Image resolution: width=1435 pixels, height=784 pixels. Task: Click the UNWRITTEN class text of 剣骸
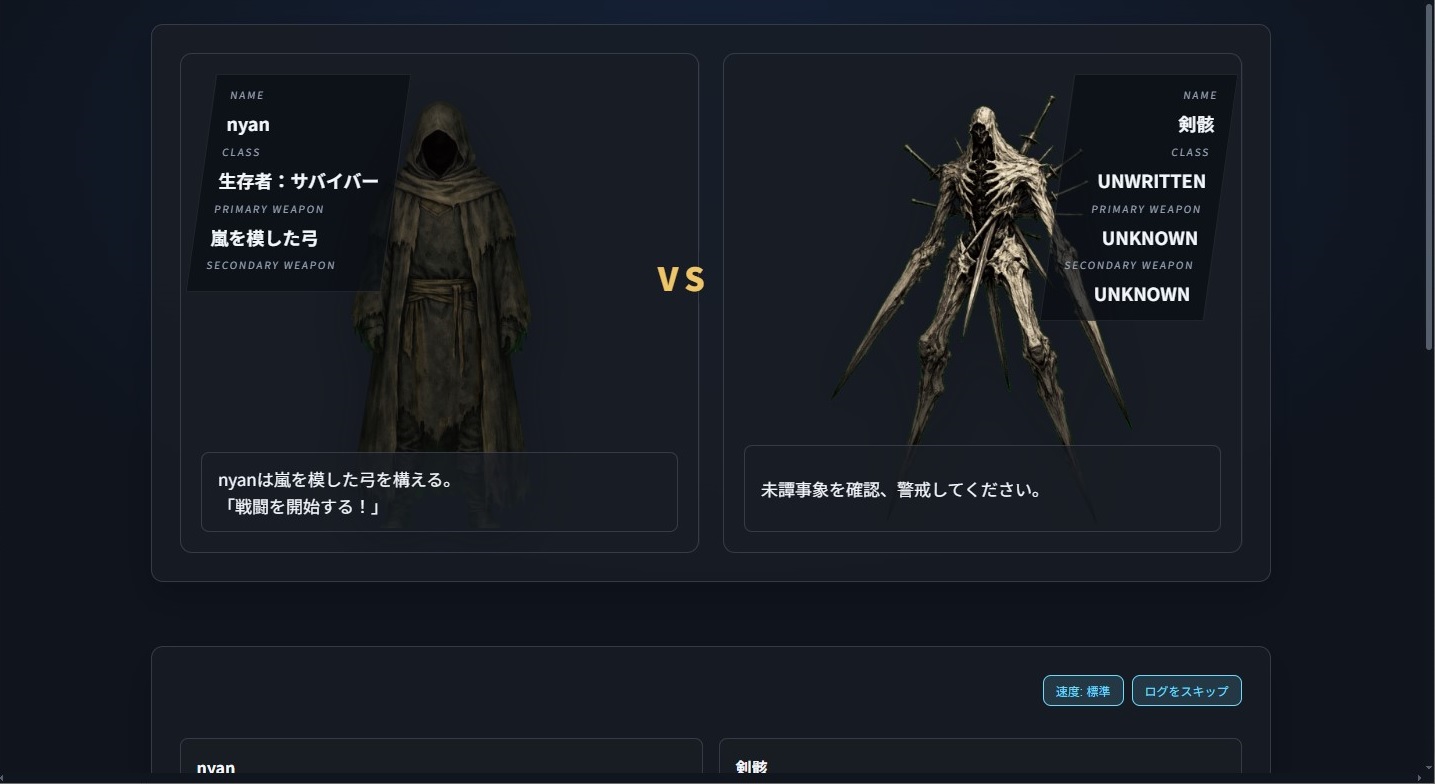tap(1152, 181)
